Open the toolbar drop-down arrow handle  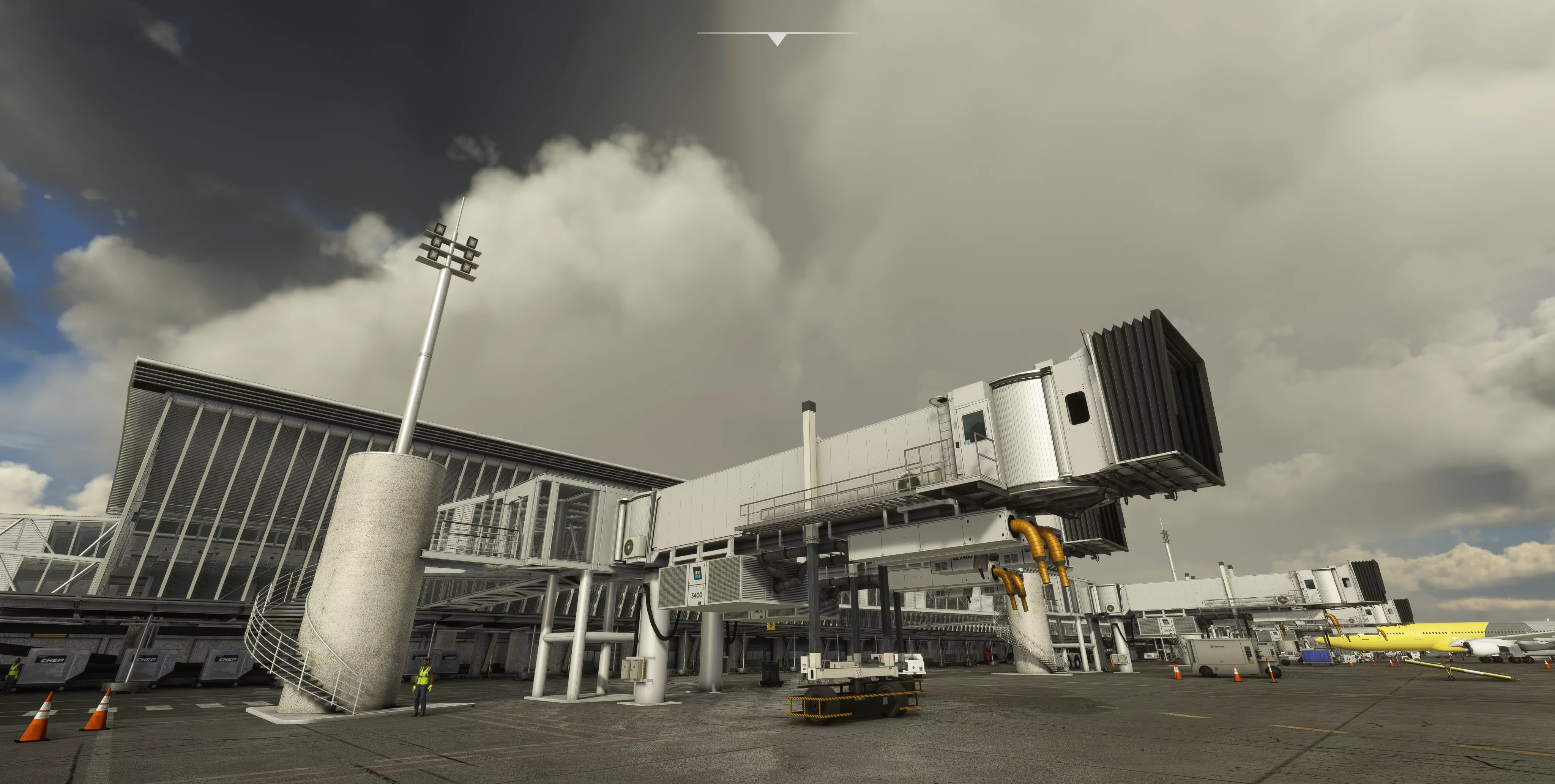[777, 39]
